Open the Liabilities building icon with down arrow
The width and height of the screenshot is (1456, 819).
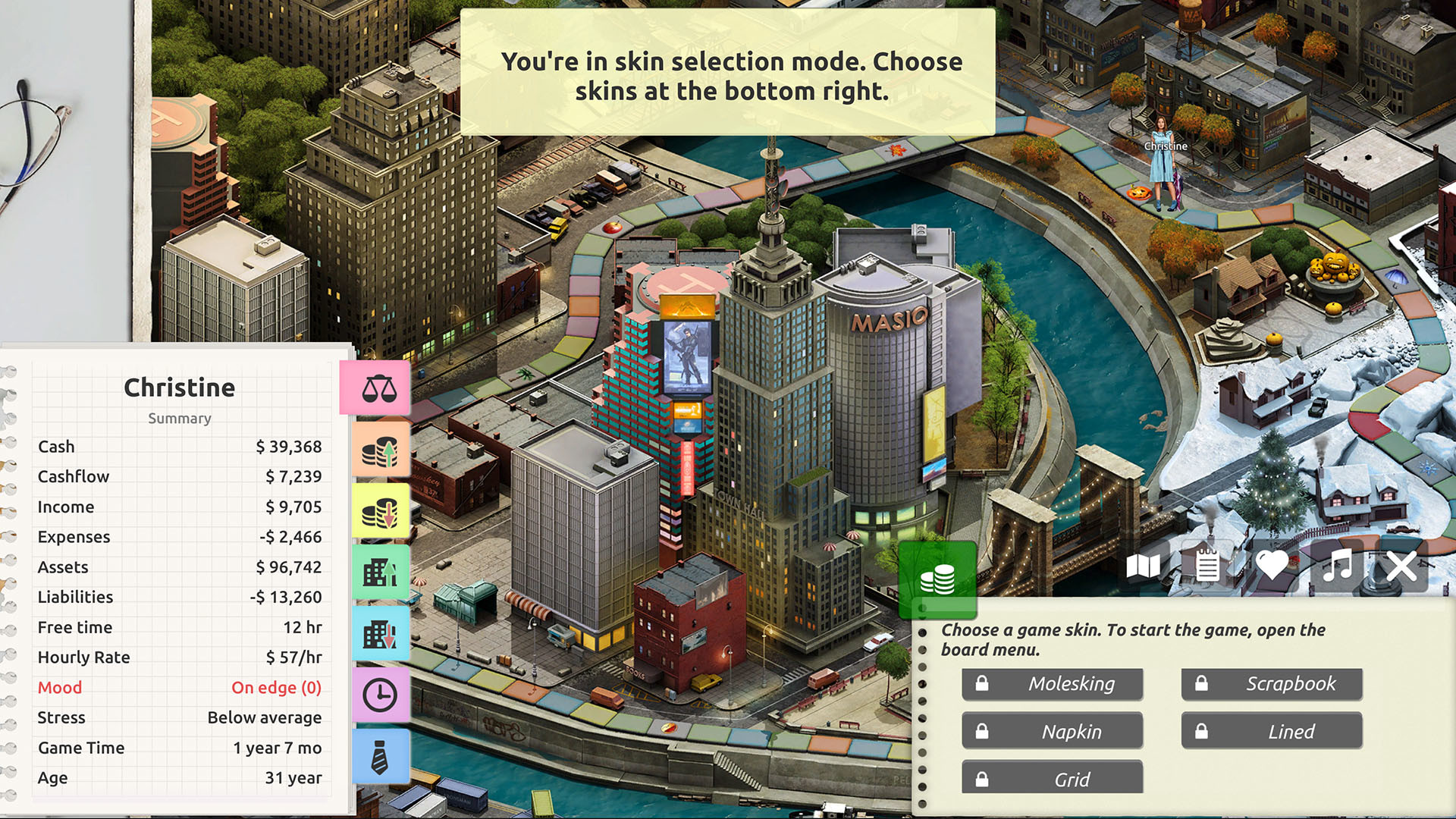(x=381, y=634)
